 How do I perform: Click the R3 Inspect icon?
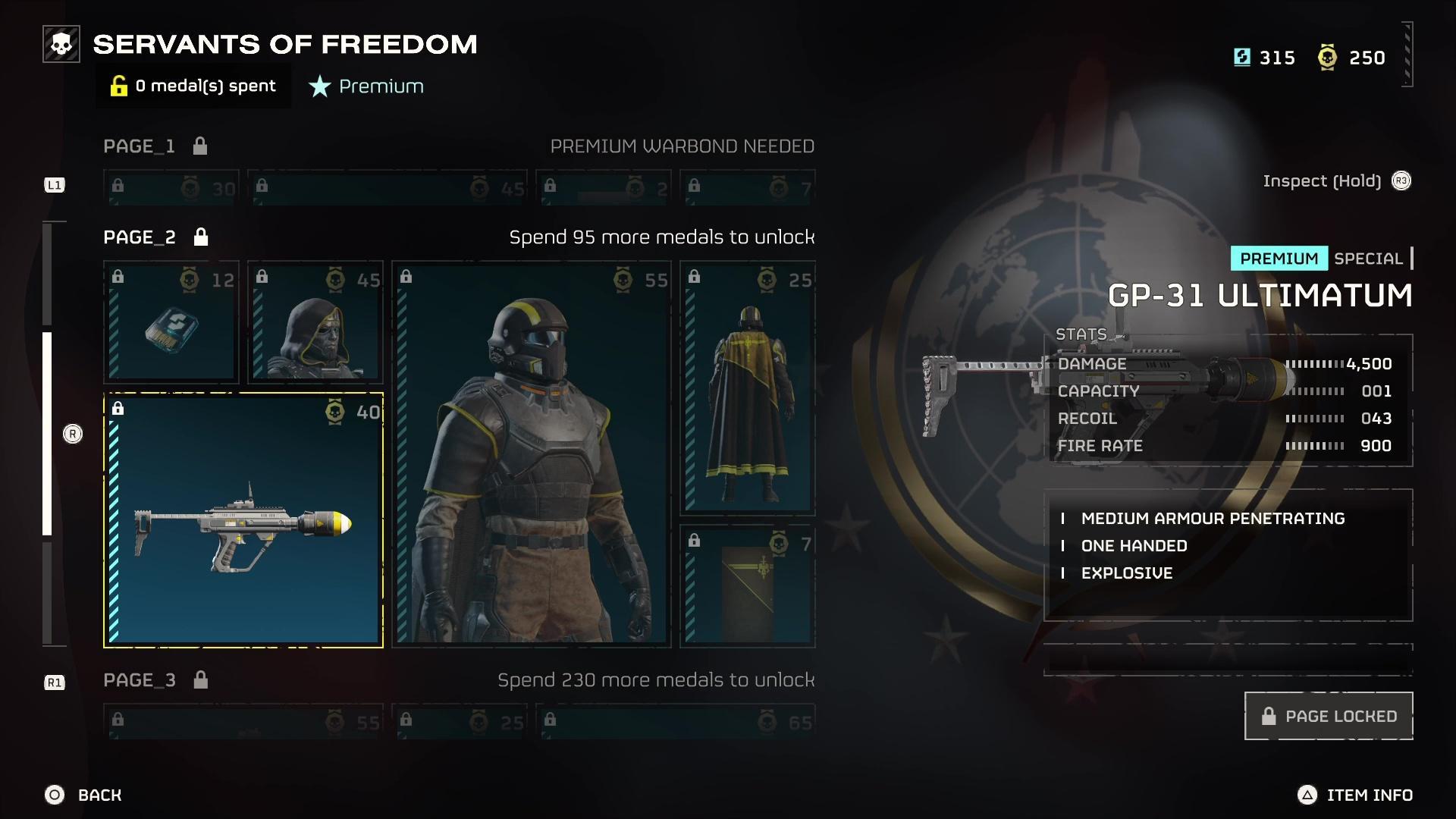(1402, 181)
